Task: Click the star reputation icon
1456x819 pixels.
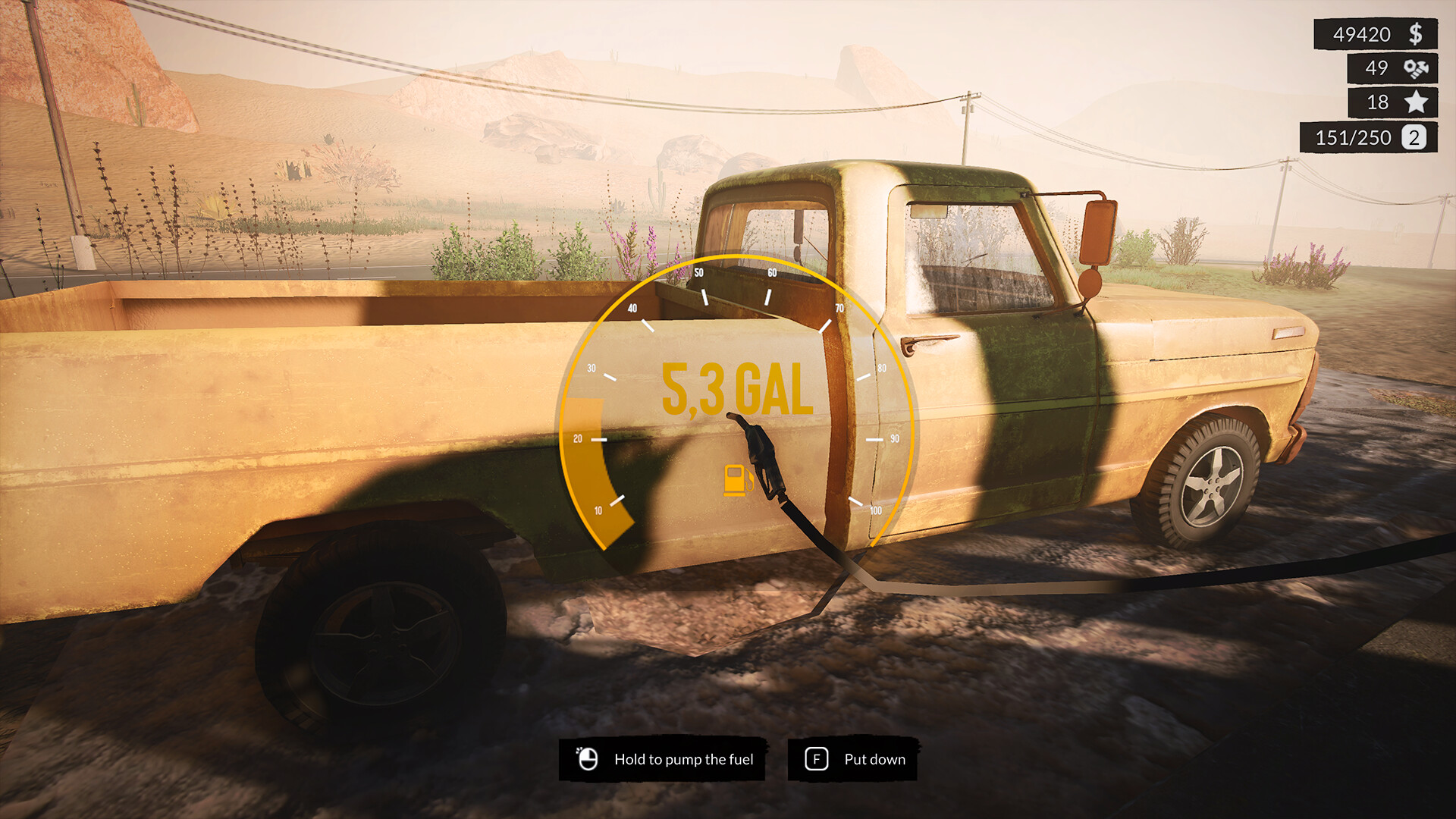Action: [x=1416, y=102]
